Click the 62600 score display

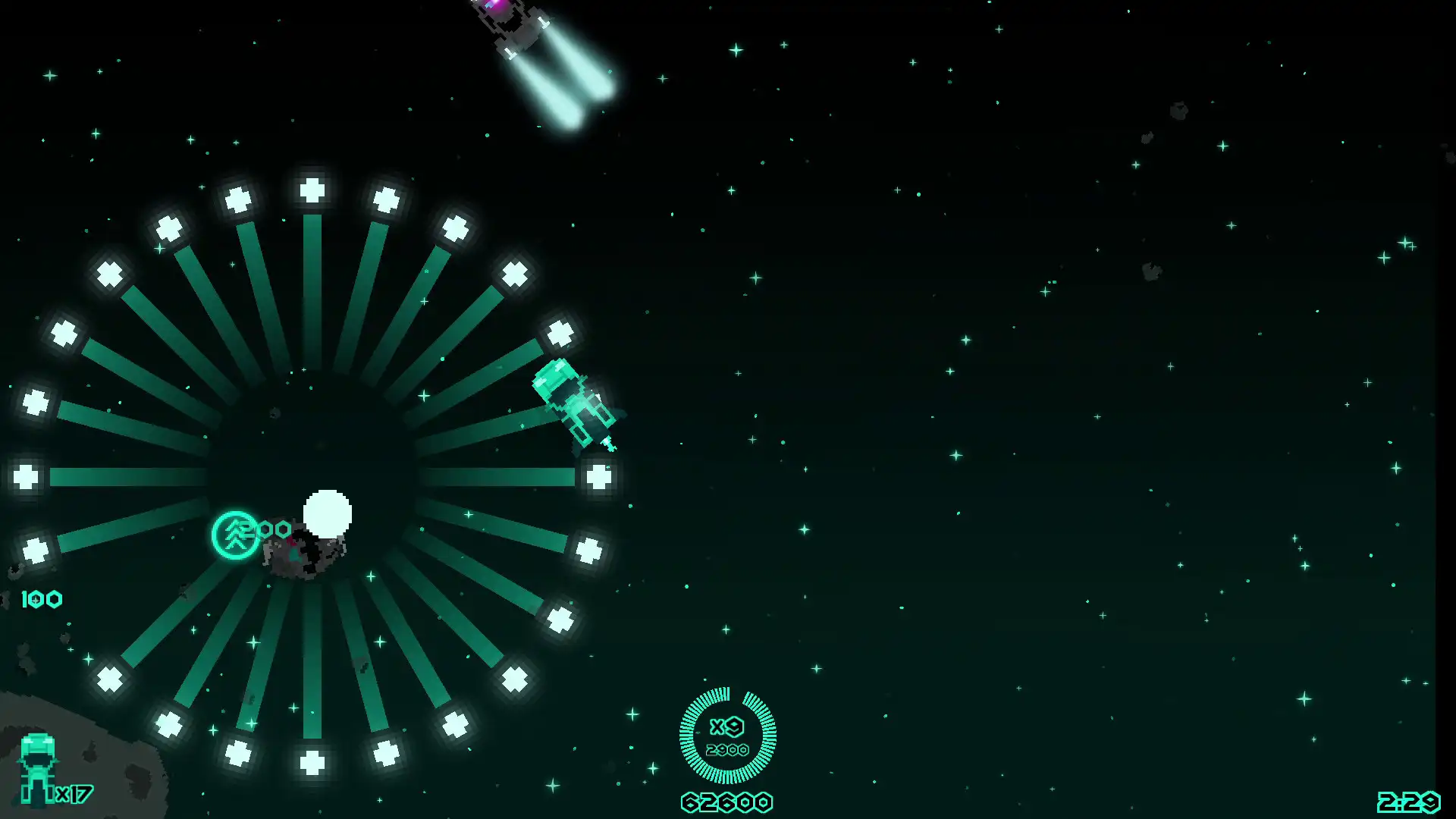(726, 800)
